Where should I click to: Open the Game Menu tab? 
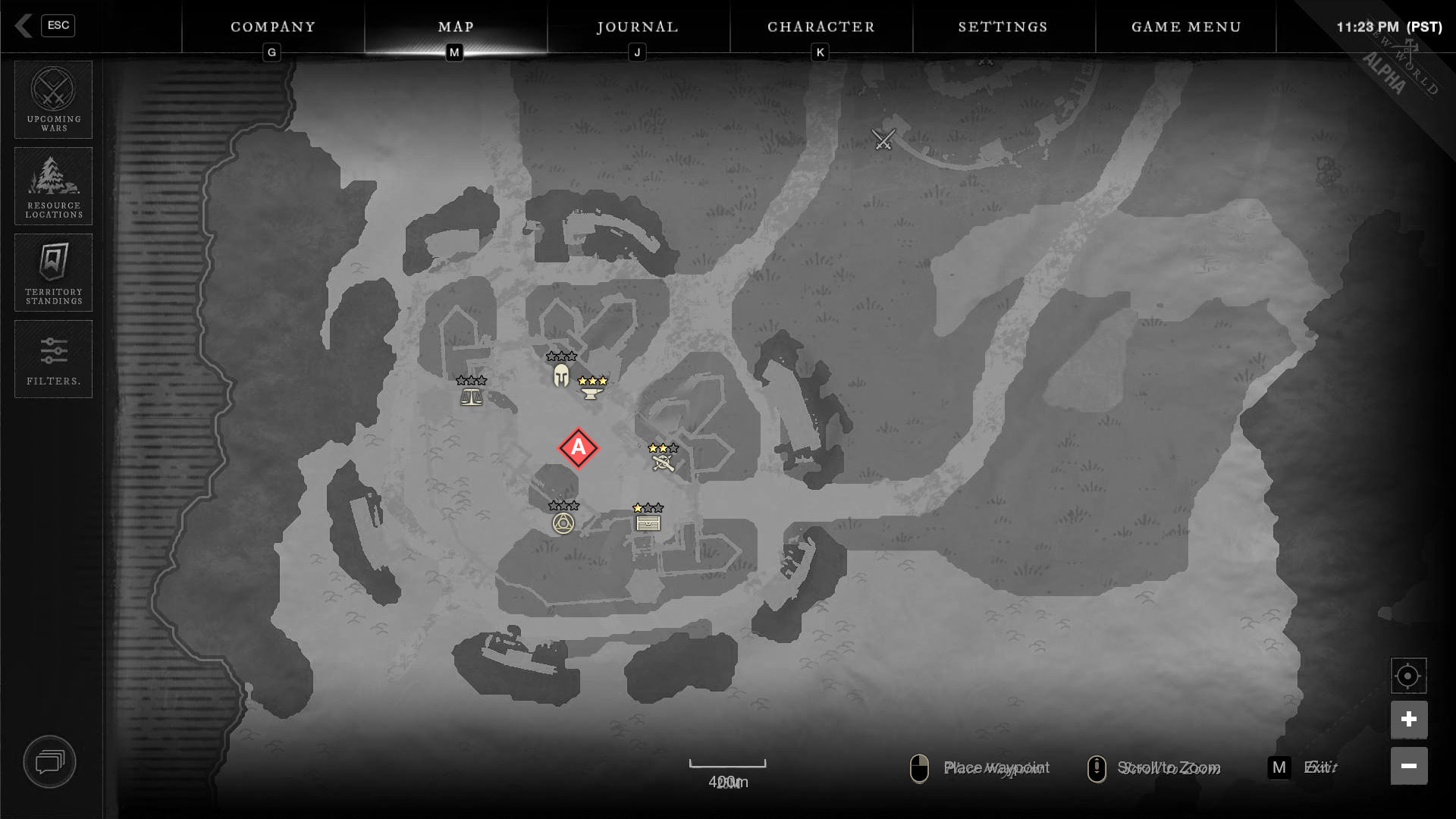1186,27
